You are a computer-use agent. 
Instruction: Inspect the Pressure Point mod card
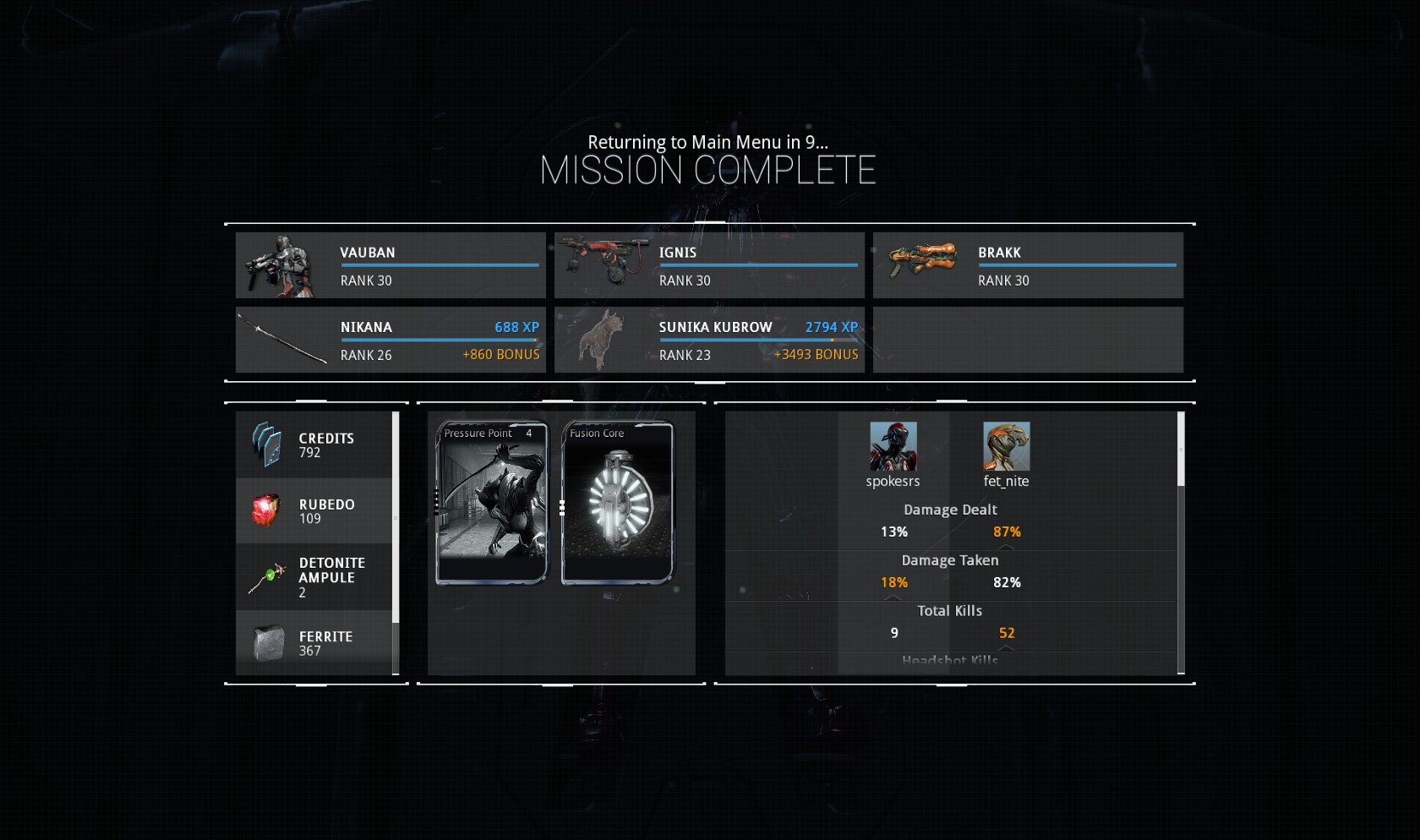tap(492, 503)
